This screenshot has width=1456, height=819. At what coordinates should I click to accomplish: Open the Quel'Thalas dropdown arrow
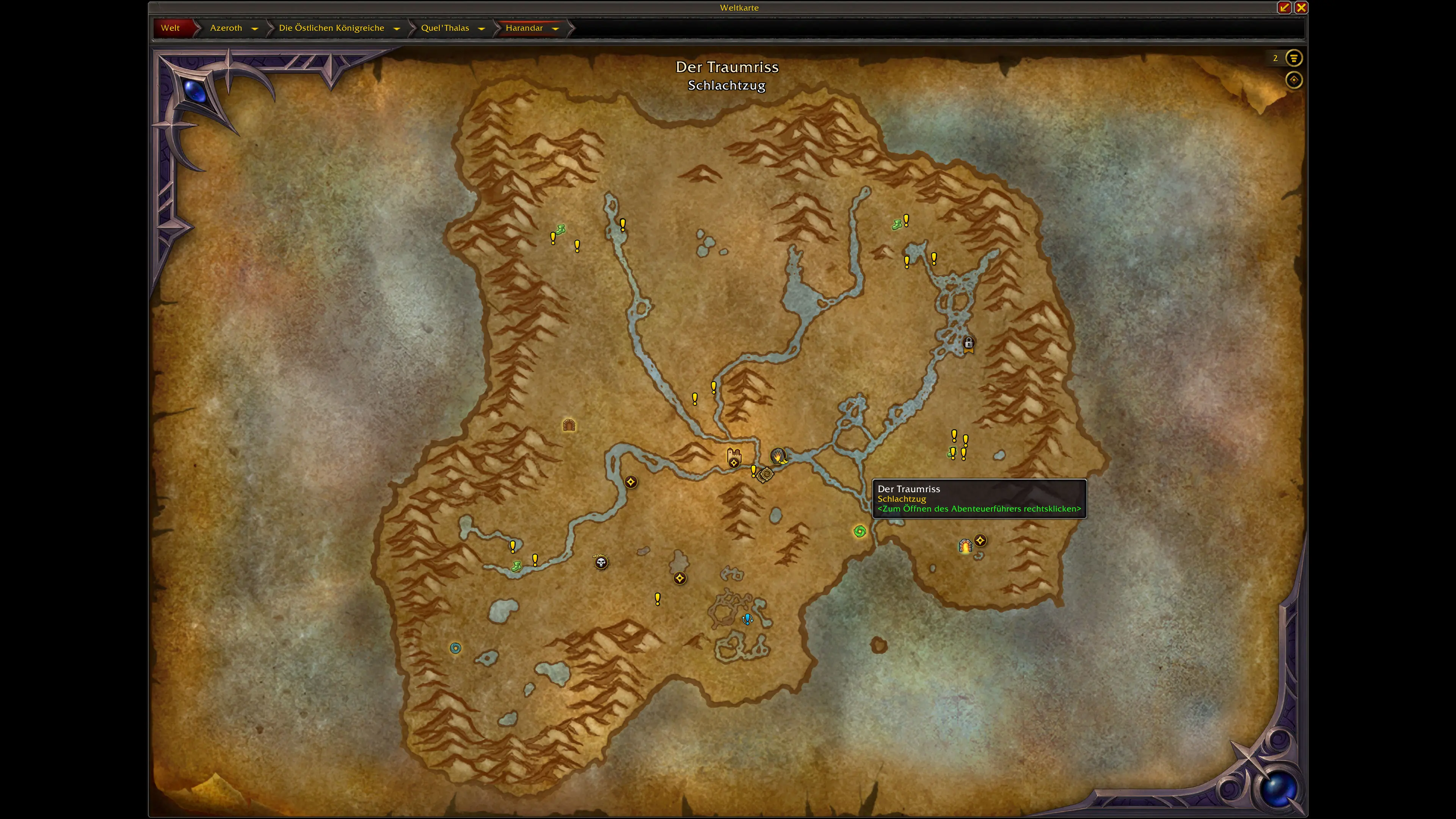click(482, 28)
